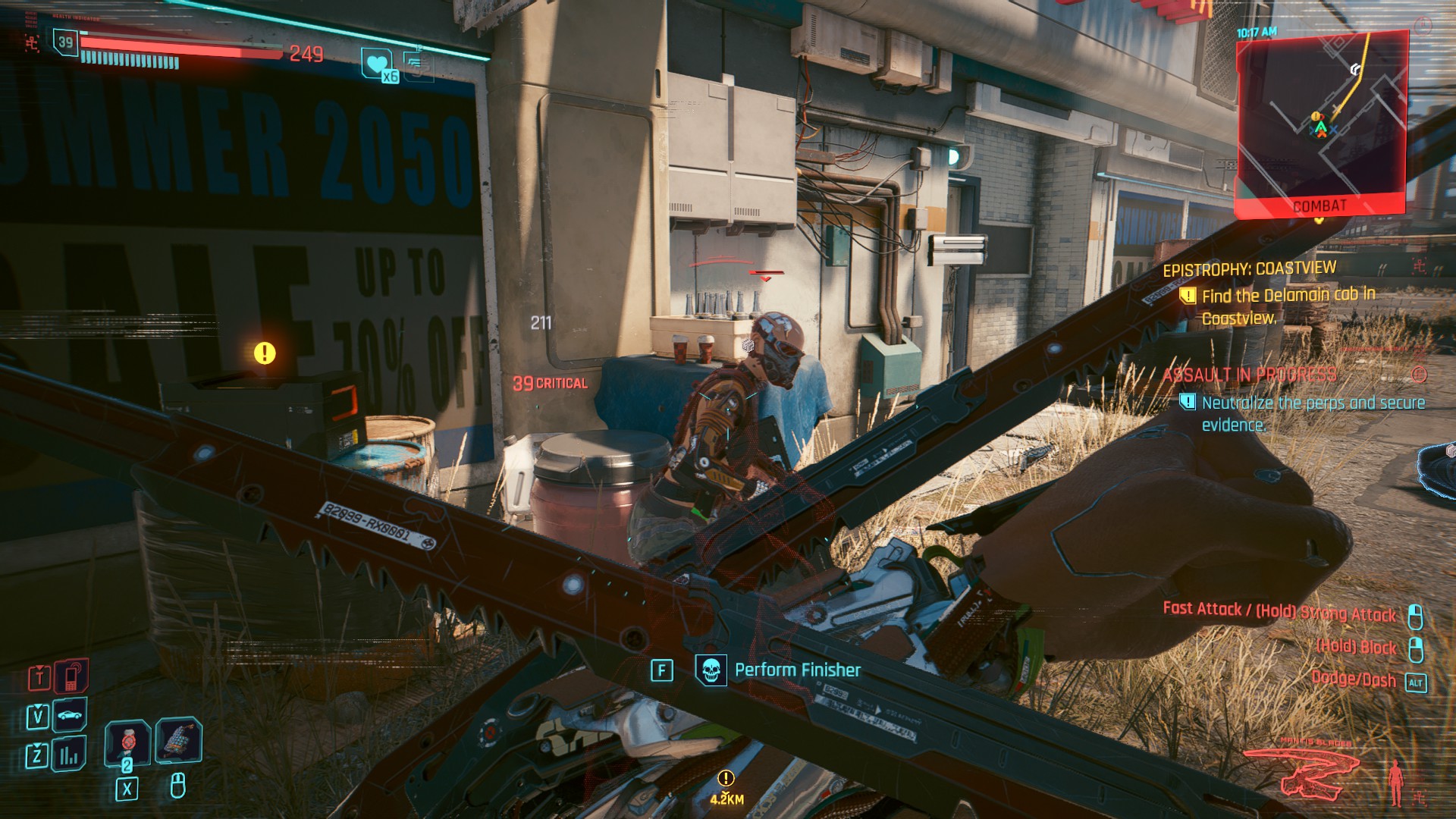Open the phone quick-access icon
Image resolution: width=1456 pixels, height=819 pixels.
point(71,676)
